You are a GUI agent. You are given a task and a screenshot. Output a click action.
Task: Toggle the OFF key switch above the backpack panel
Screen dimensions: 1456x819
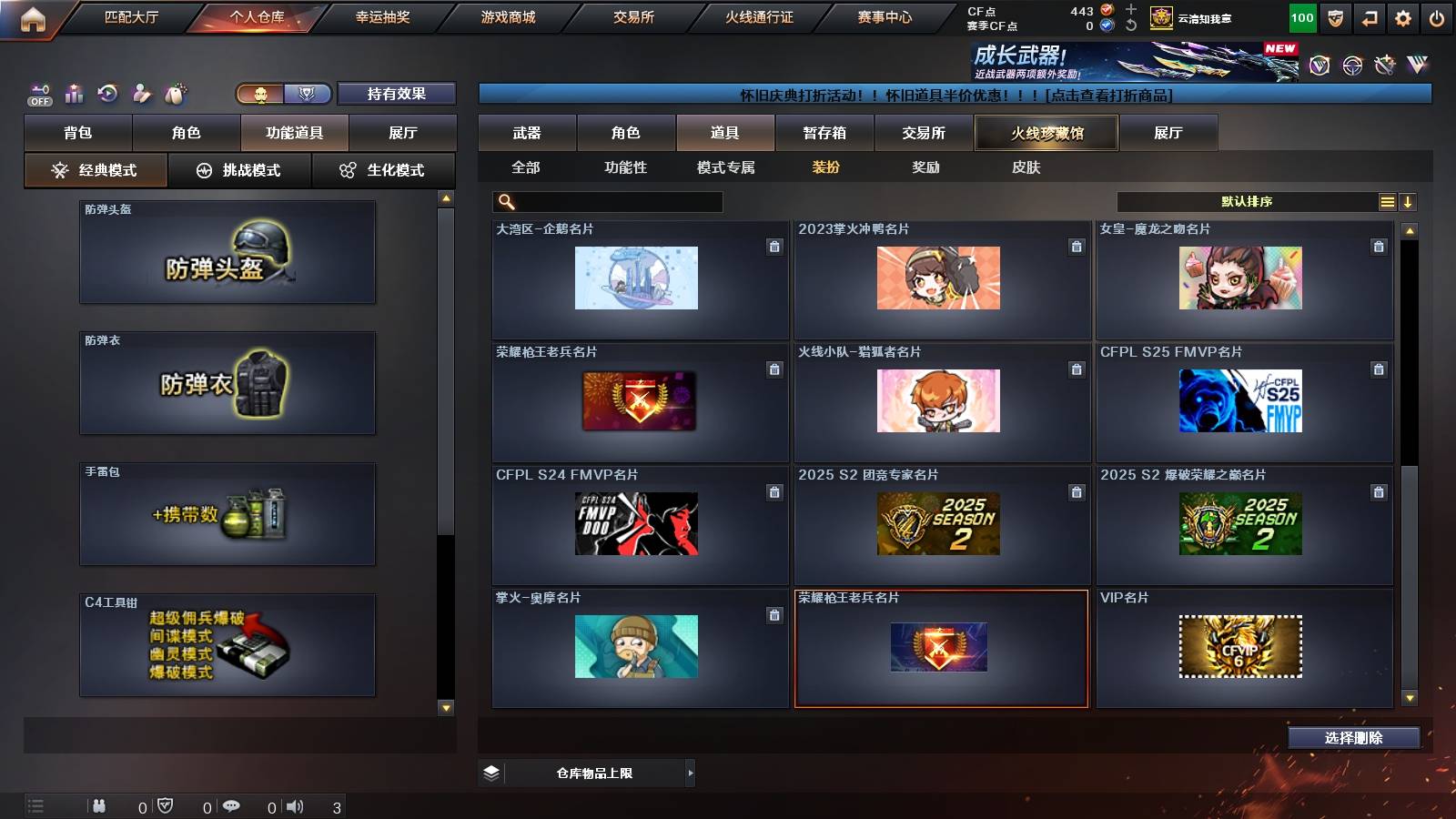click(38, 93)
